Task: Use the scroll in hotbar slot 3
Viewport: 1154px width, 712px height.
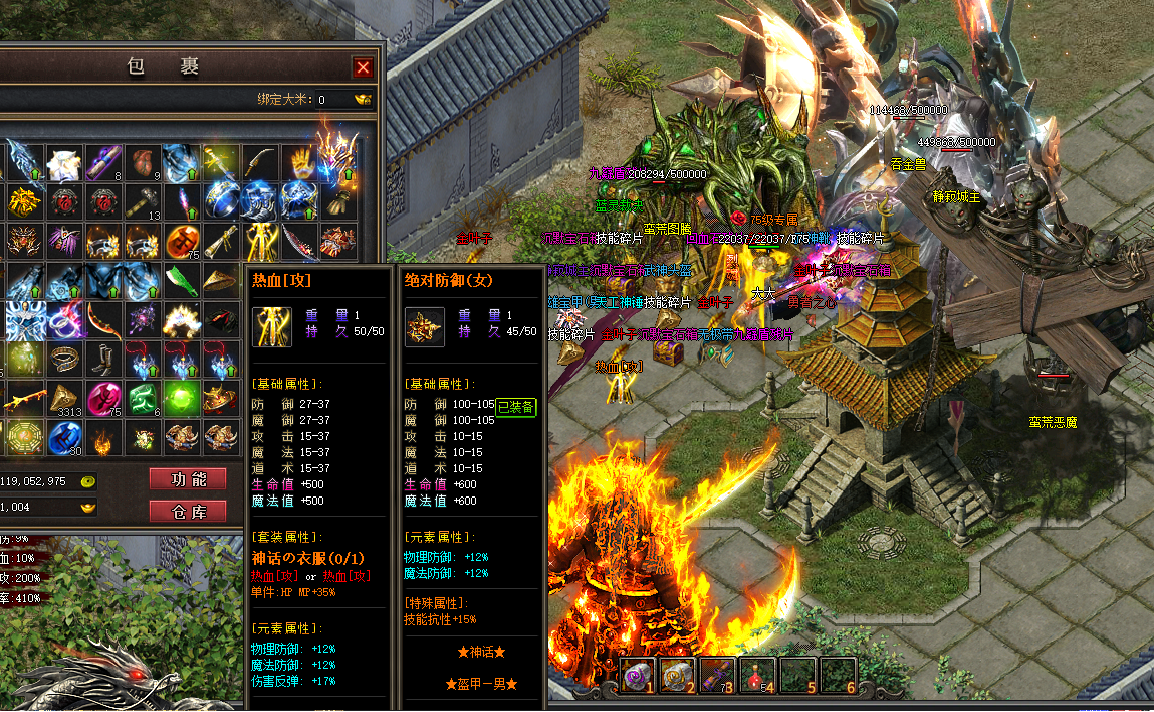Action: click(x=717, y=675)
